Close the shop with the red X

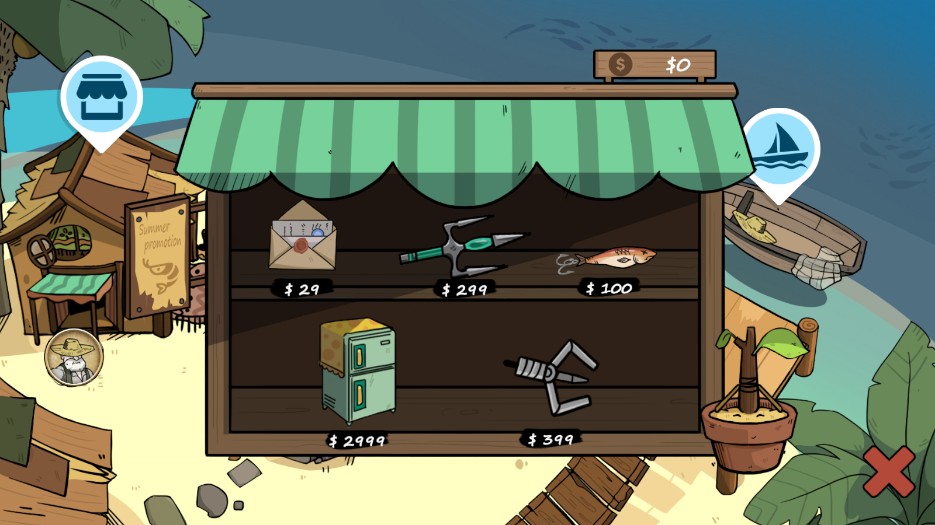888,471
